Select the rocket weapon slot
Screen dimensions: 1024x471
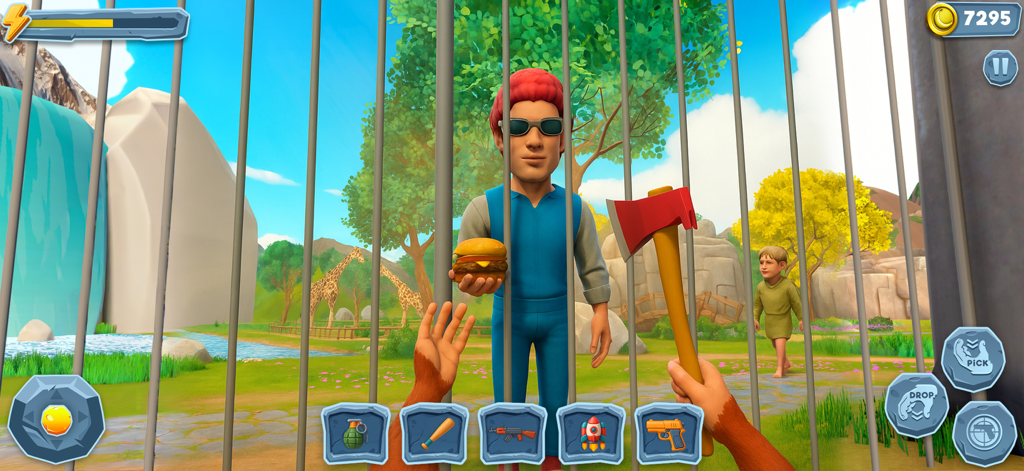[590, 433]
